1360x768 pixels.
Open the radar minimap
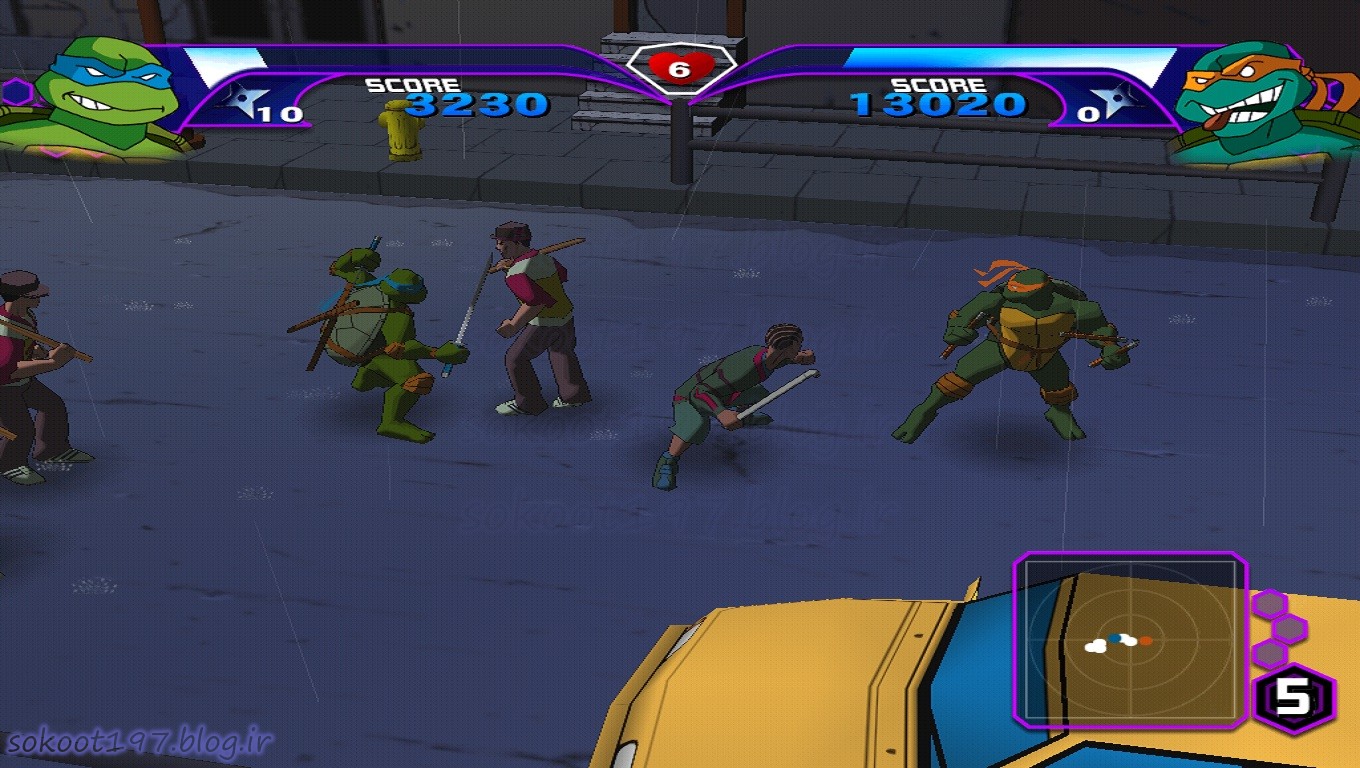pyautogui.click(x=1131, y=638)
